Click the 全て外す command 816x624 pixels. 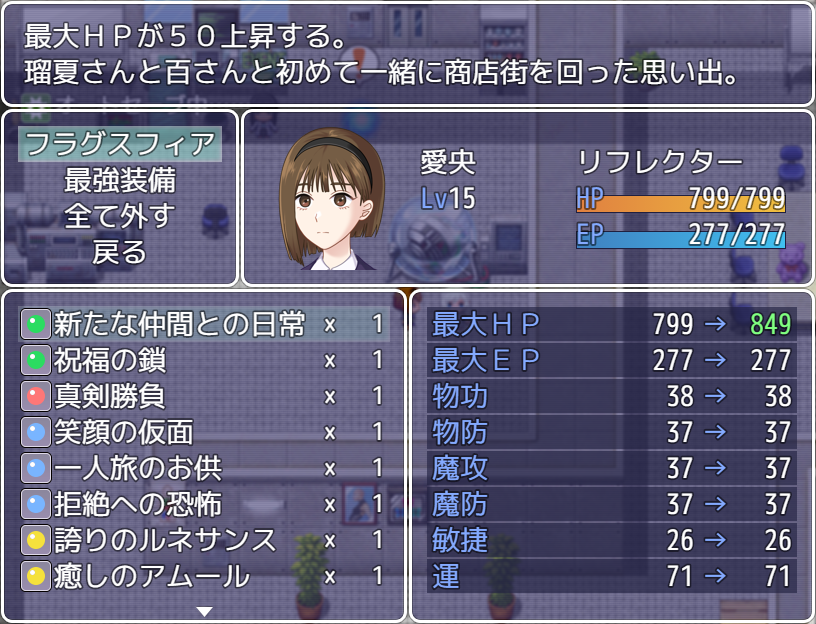120,216
